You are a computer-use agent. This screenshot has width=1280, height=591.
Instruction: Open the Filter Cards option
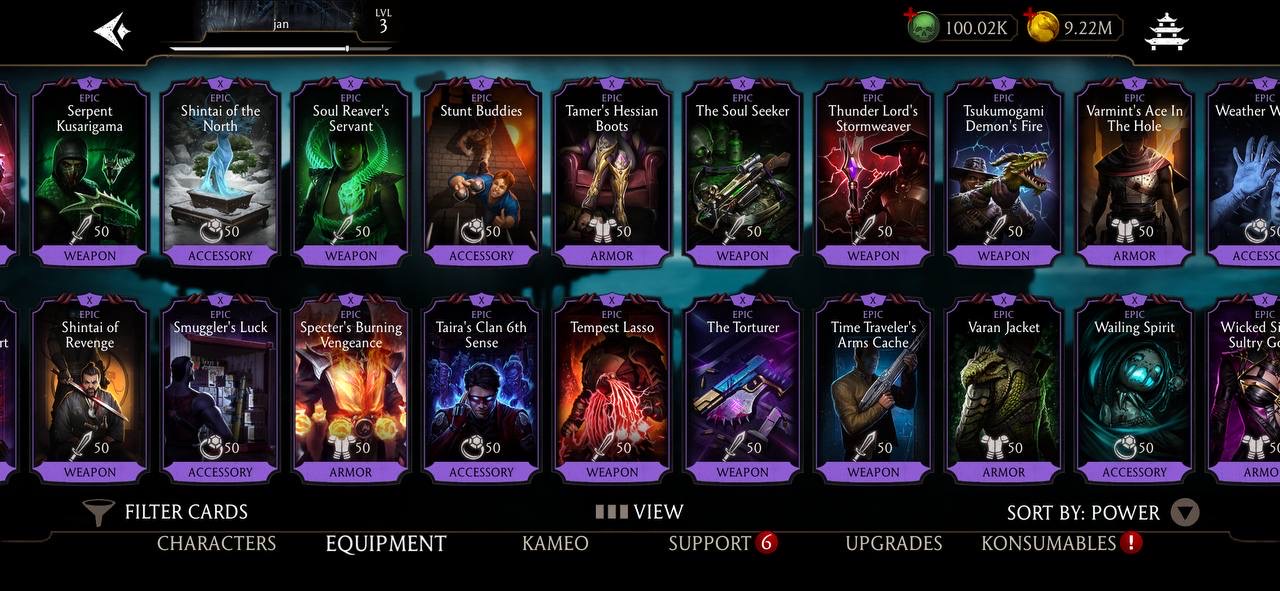(x=167, y=512)
